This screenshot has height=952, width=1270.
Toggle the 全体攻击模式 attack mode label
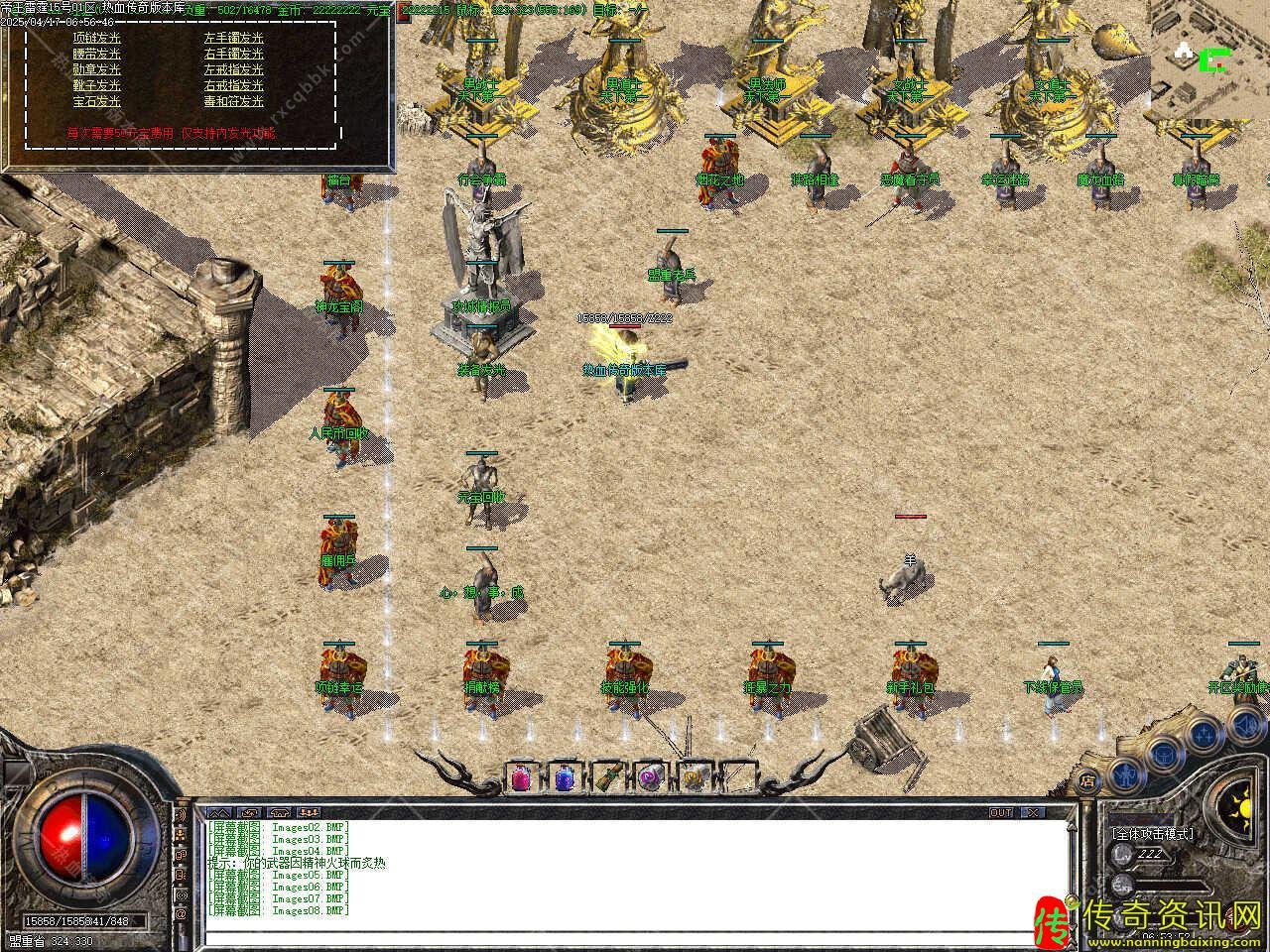[x=1152, y=834]
